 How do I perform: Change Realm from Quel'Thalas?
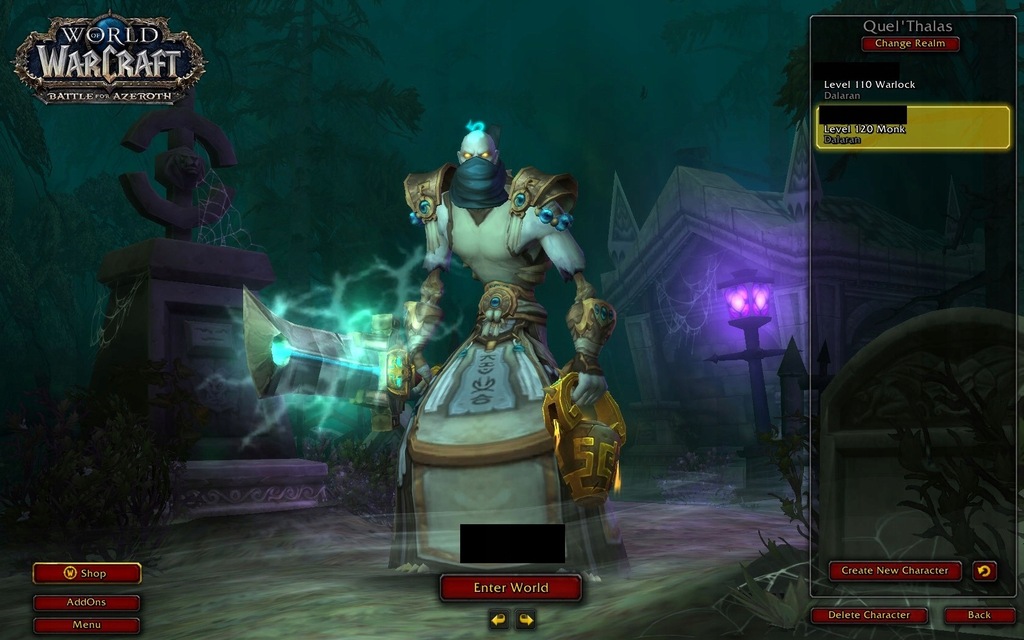tap(910, 44)
